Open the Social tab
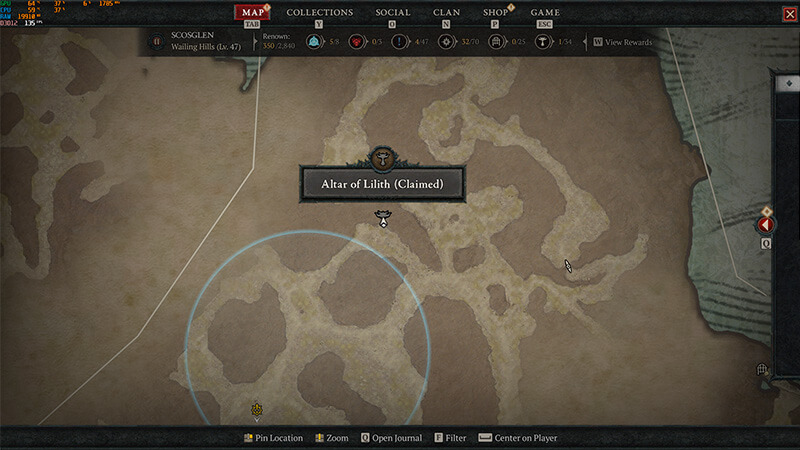 [392, 12]
